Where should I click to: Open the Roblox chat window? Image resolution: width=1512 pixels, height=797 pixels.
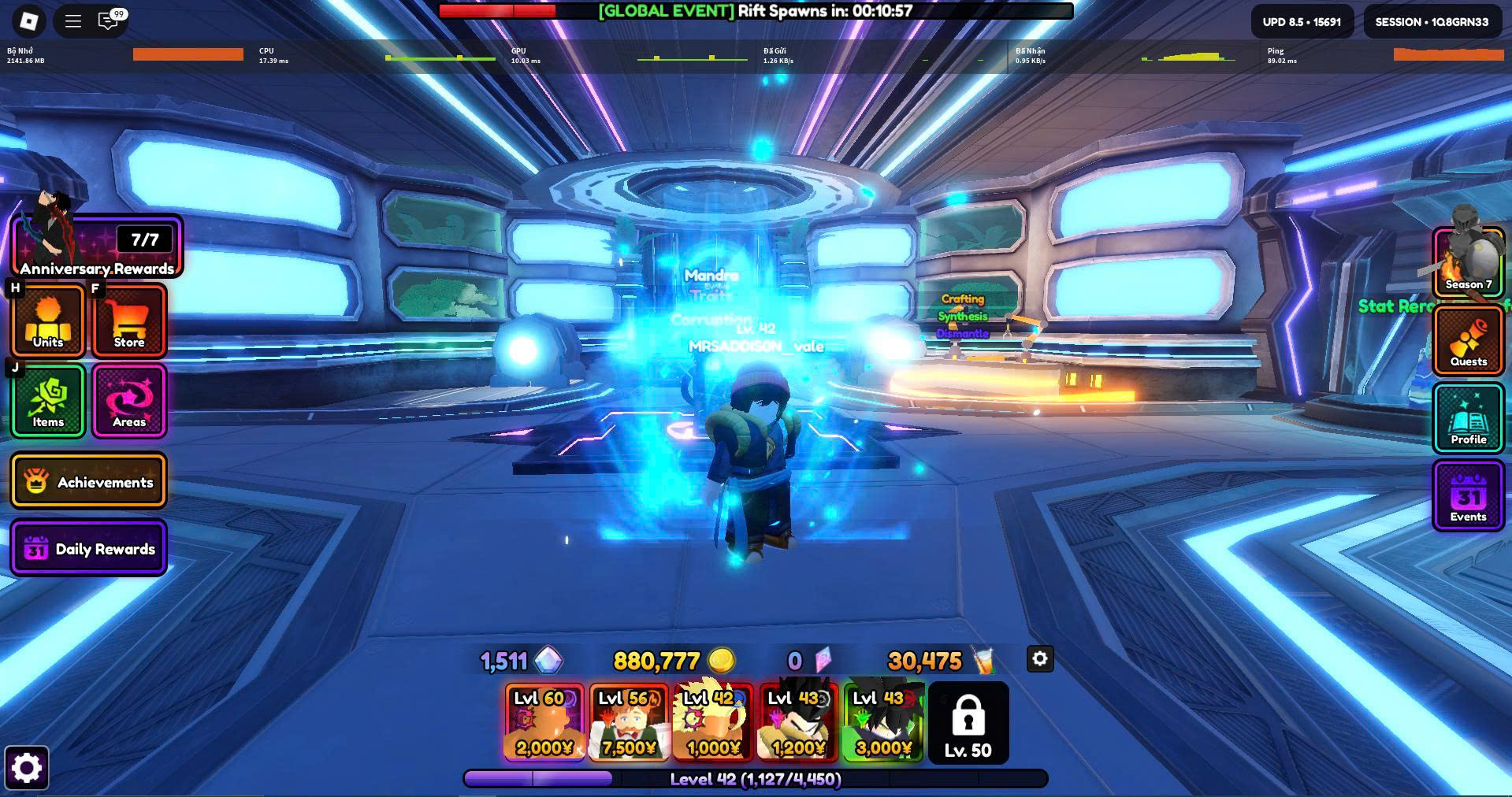click(x=108, y=21)
